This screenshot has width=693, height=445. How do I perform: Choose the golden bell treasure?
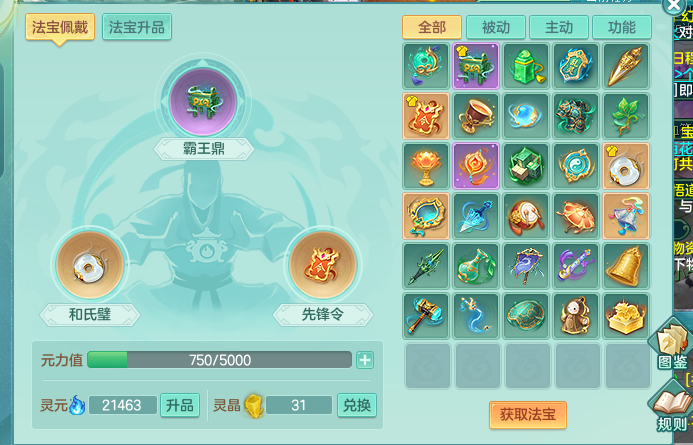[x=628, y=265]
